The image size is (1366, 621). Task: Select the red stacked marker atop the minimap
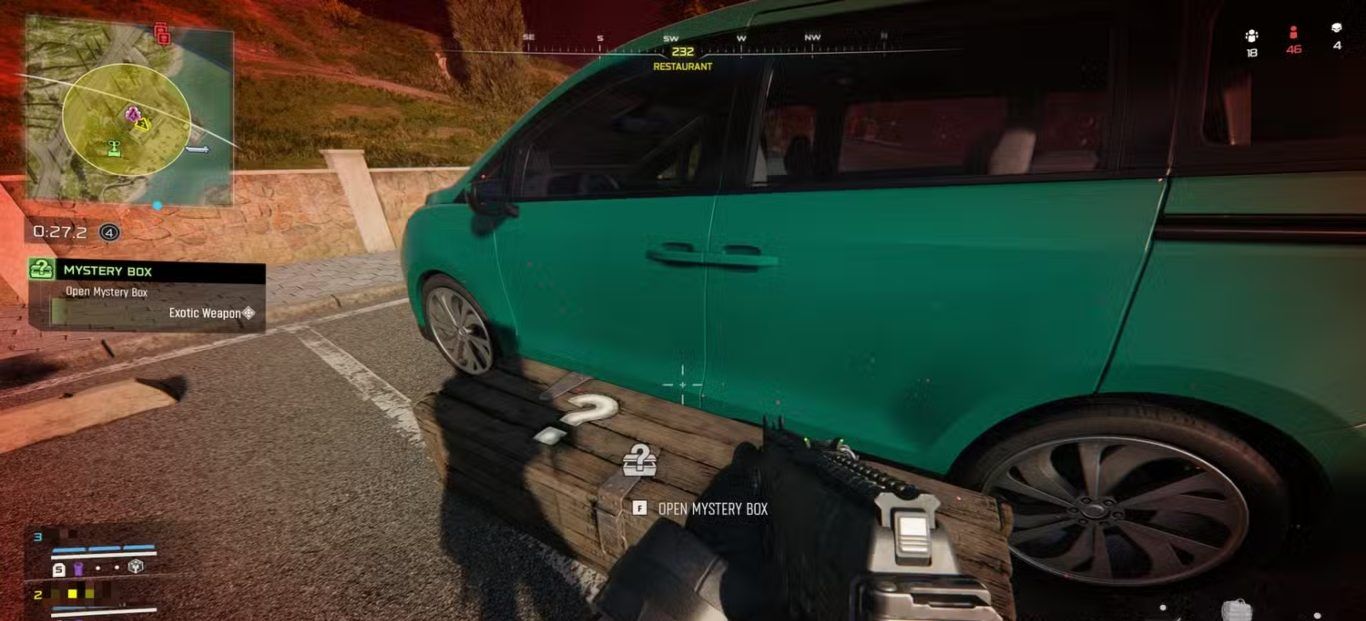tap(161, 35)
